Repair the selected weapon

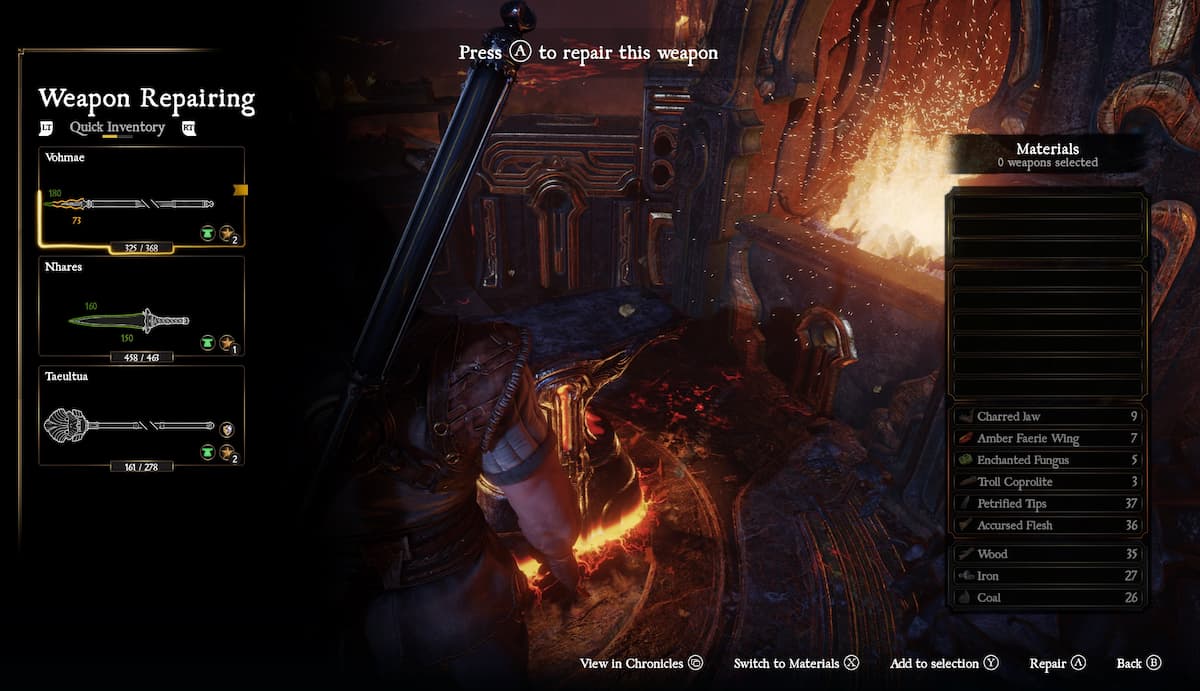pyautogui.click(x=1057, y=664)
